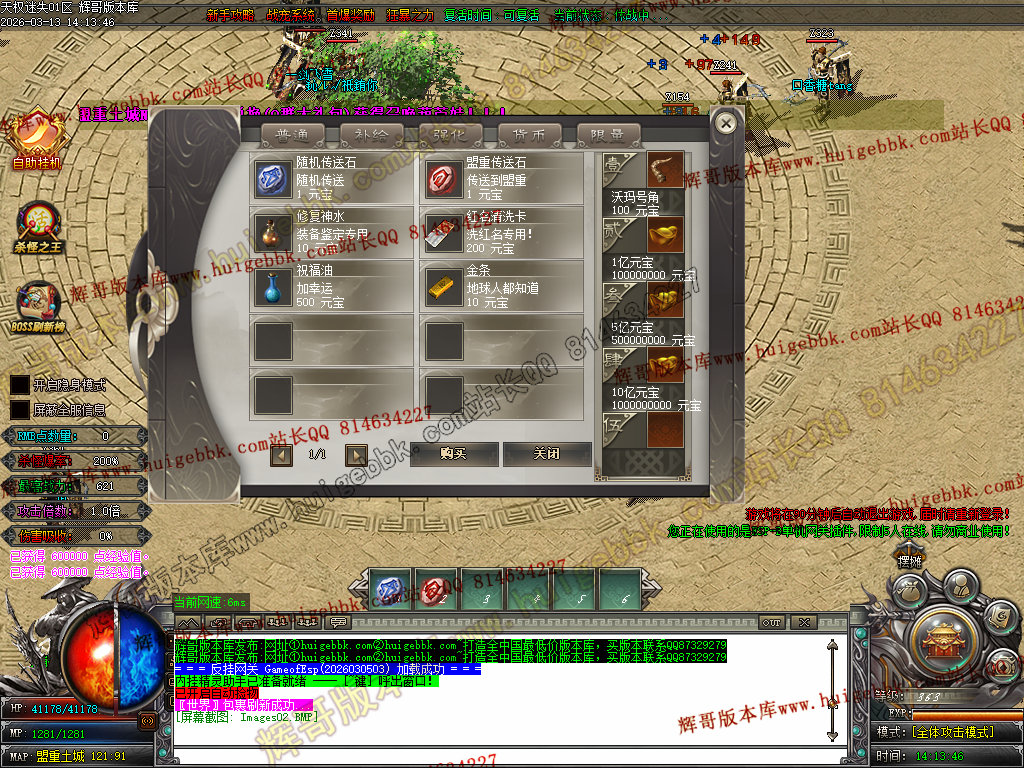The height and width of the screenshot is (768, 1024).
Task: Show the 限量 shop tab
Action: [608, 135]
